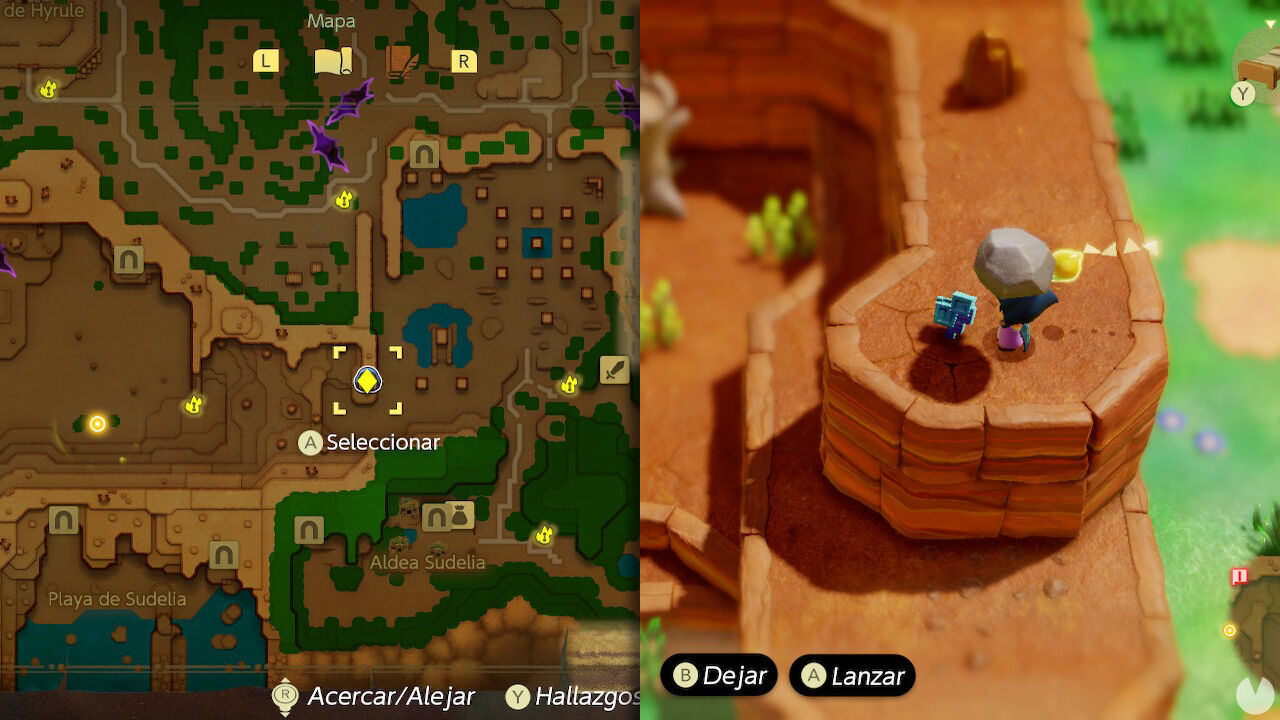The height and width of the screenshot is (720, 1280).
Task: Expand the white circle icon in bottom right
Action: (1253, 693)
